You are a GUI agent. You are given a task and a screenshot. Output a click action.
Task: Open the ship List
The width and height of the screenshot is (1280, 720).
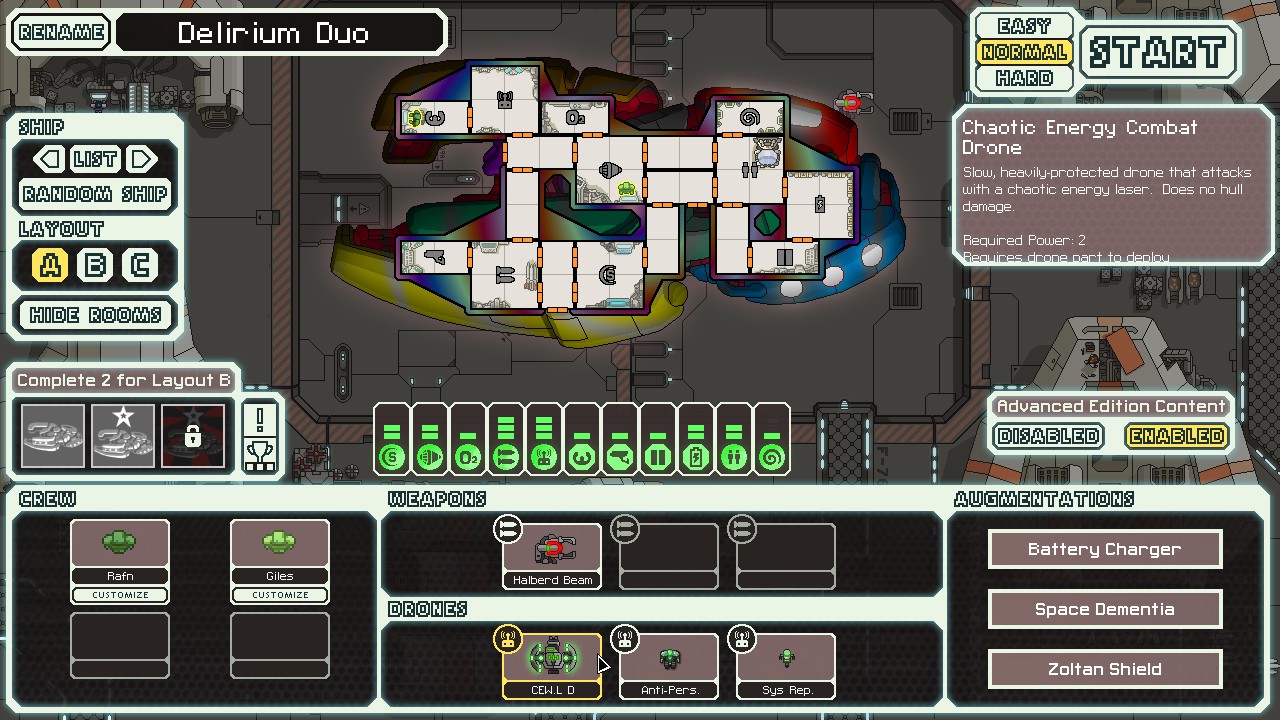[95, 159]
